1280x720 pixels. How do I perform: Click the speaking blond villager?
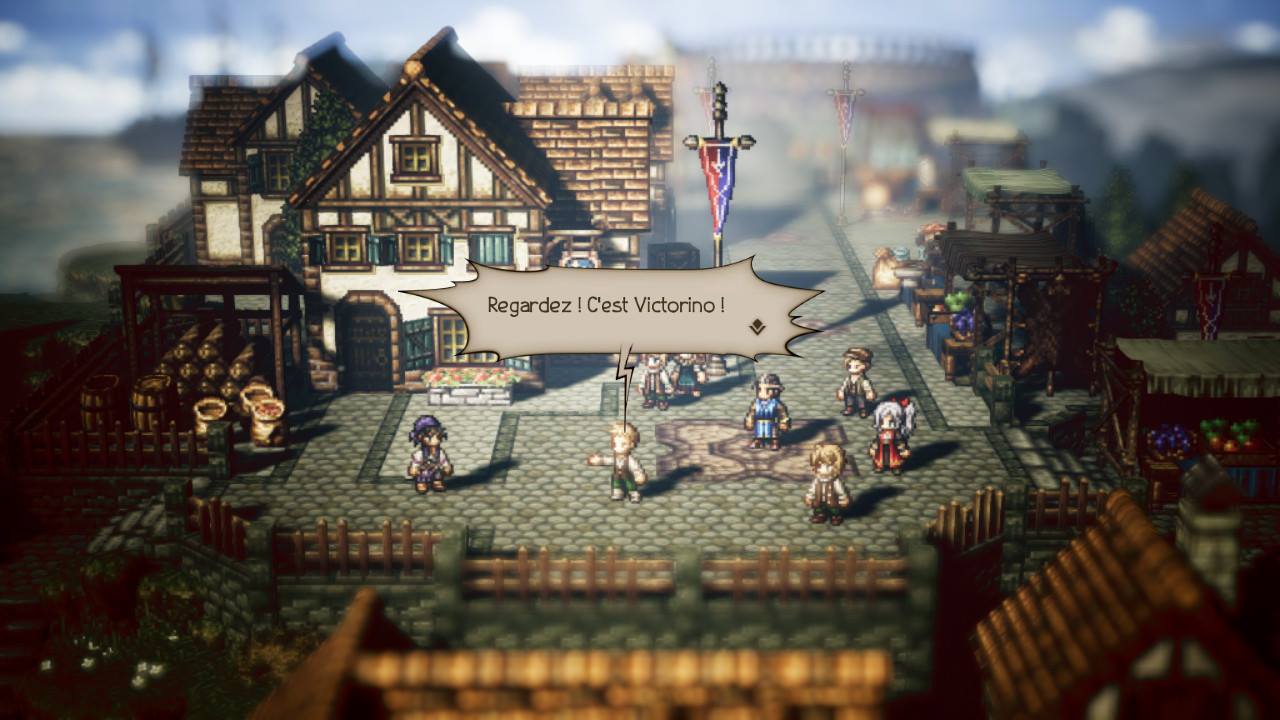(x=624, y=460)
